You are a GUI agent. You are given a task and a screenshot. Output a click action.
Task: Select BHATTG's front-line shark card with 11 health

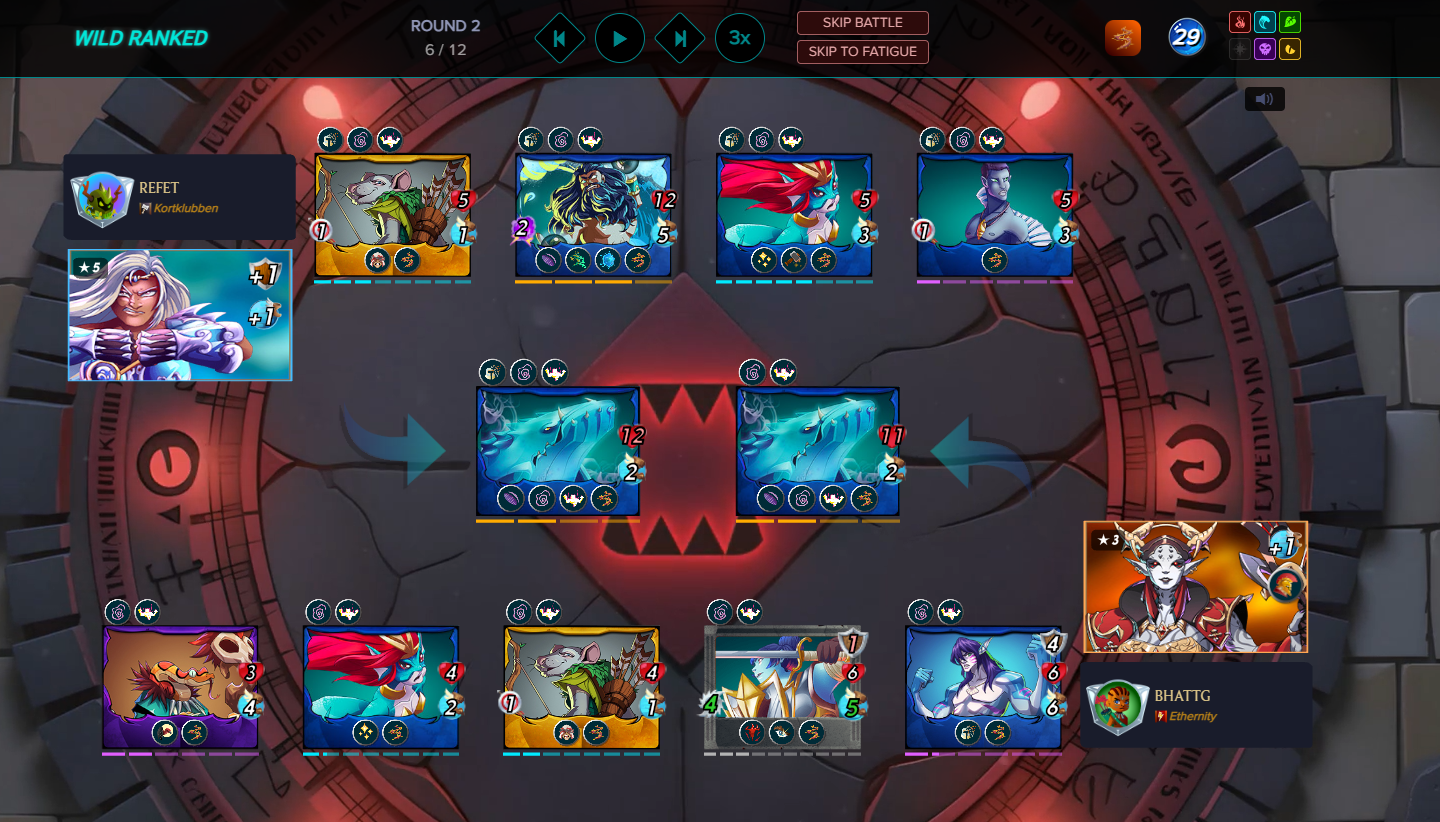(817, 451)
